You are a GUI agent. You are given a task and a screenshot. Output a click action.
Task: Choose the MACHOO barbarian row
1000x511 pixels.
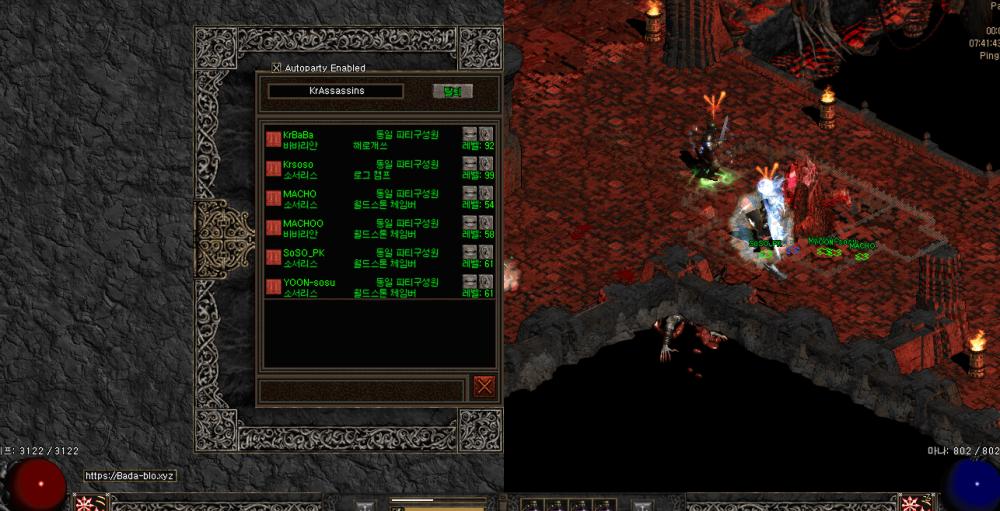(x=303, y=223)
